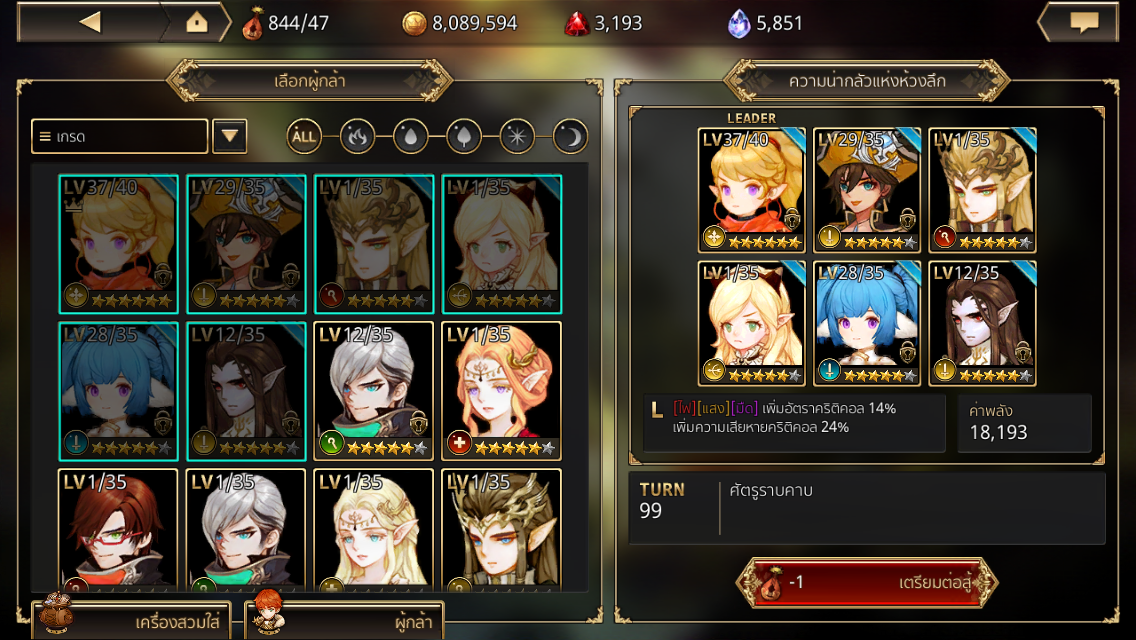The width and height of the screenshot is (1136, 640).
Task: Select the silver-haired LV12/35 hero card
Action: point(374,390)
